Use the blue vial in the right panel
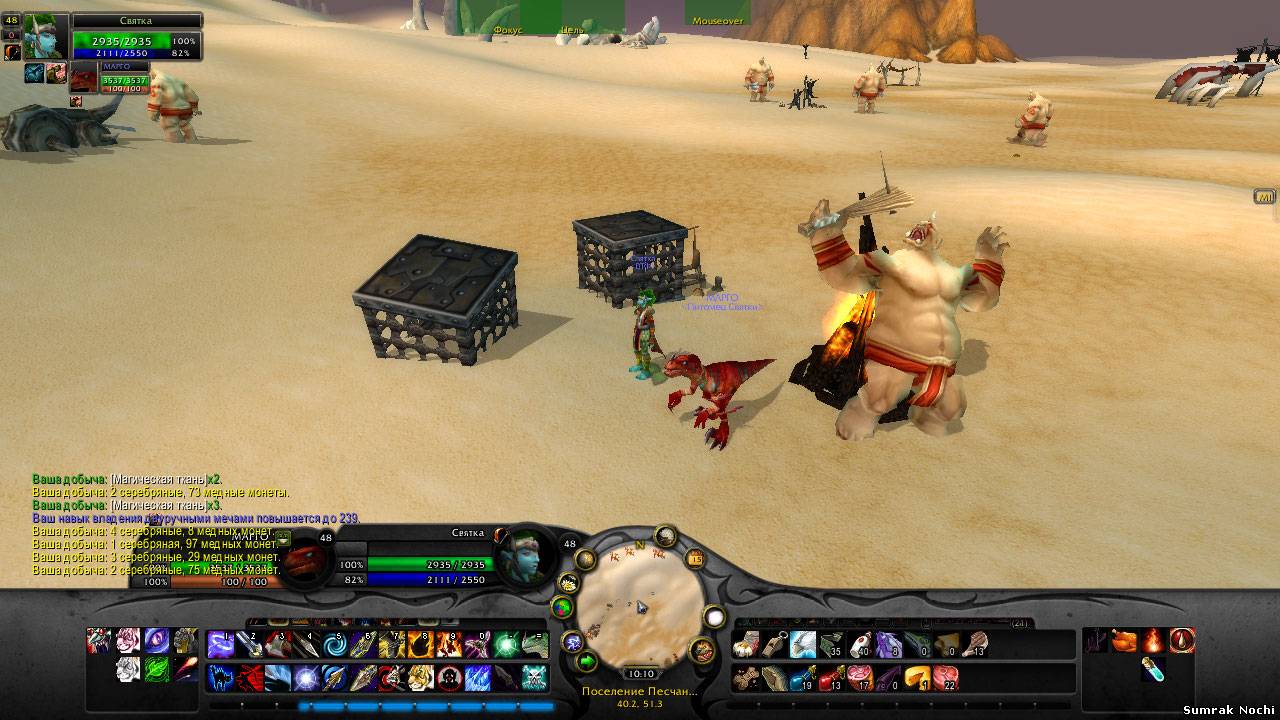 point(1154,669)
